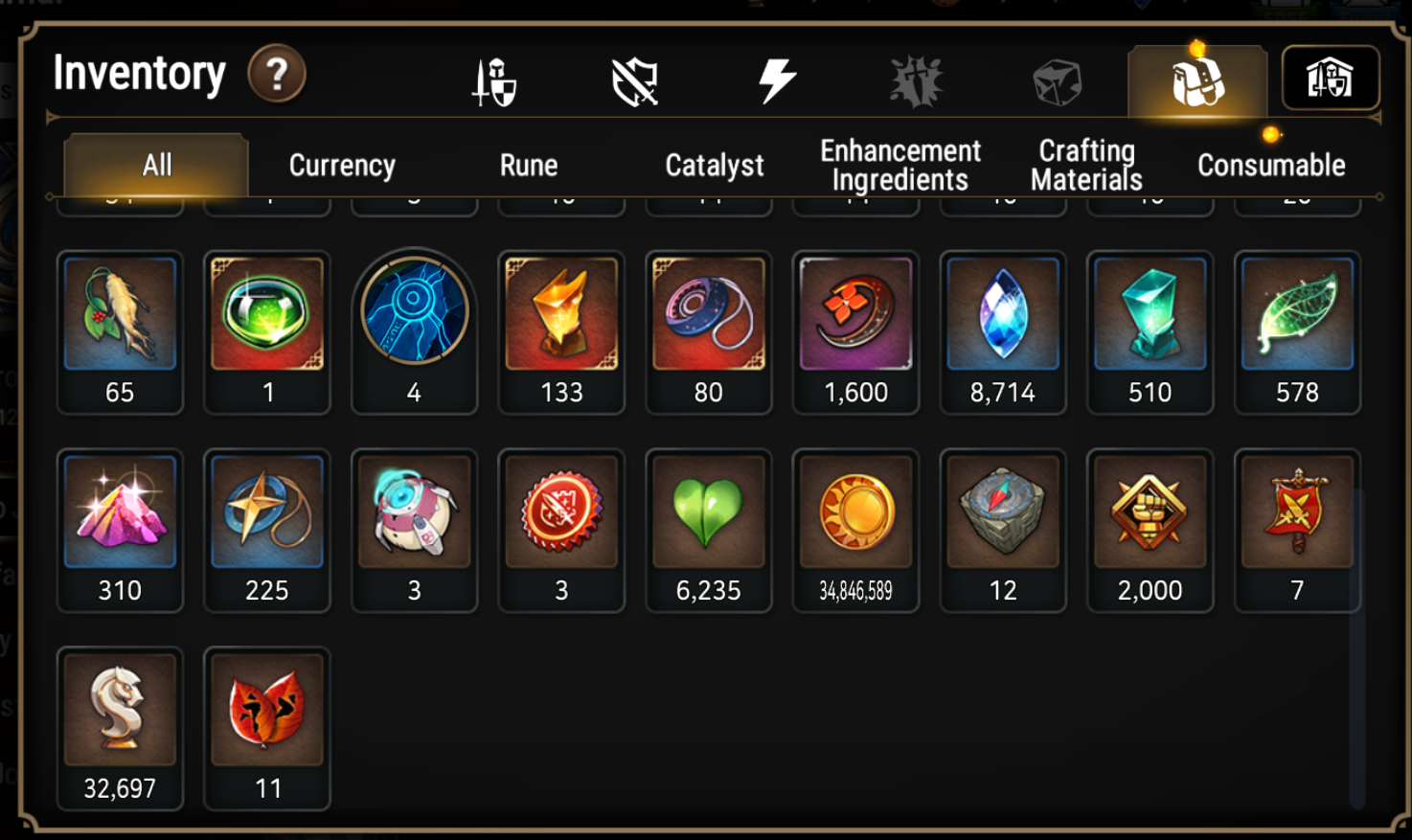The height and width of the screenshot is (840, 1412).
Task: Open the fortress icon at top right
Action: coord(1332,79)
